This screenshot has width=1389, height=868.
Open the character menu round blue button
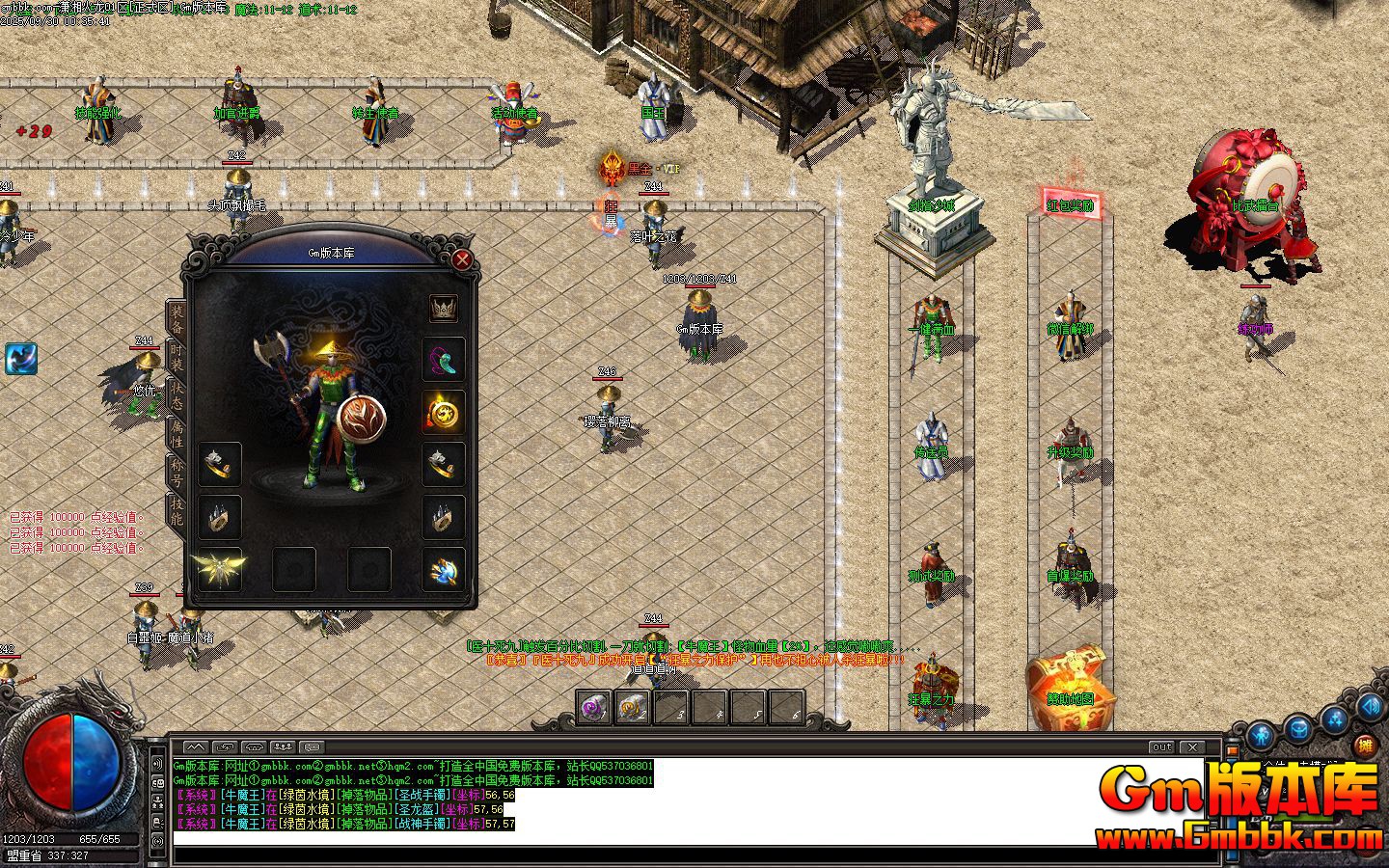click(x=1262, y=737)
